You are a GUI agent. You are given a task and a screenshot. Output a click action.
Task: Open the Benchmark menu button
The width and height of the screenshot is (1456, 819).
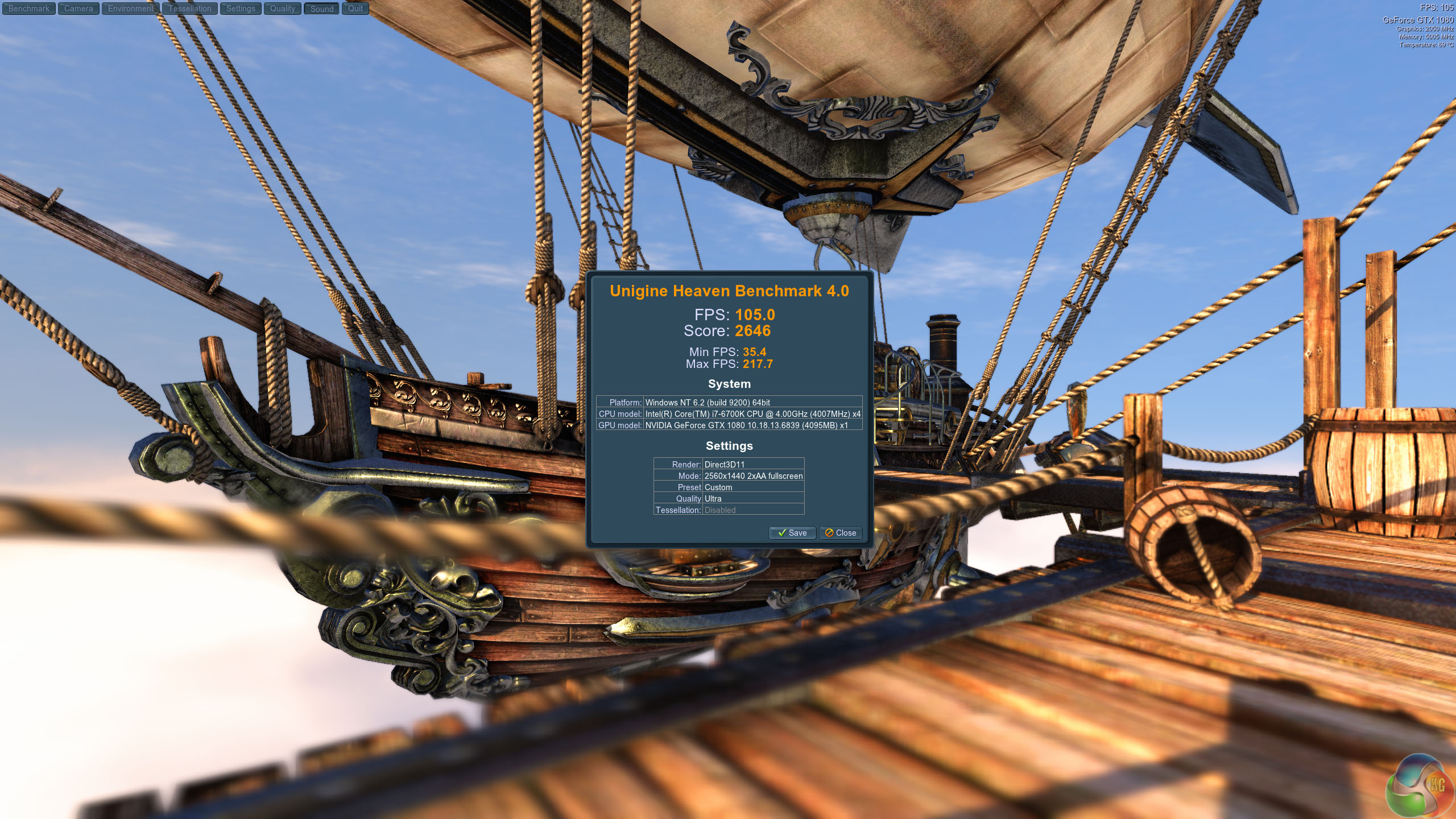tap(28, 9)
